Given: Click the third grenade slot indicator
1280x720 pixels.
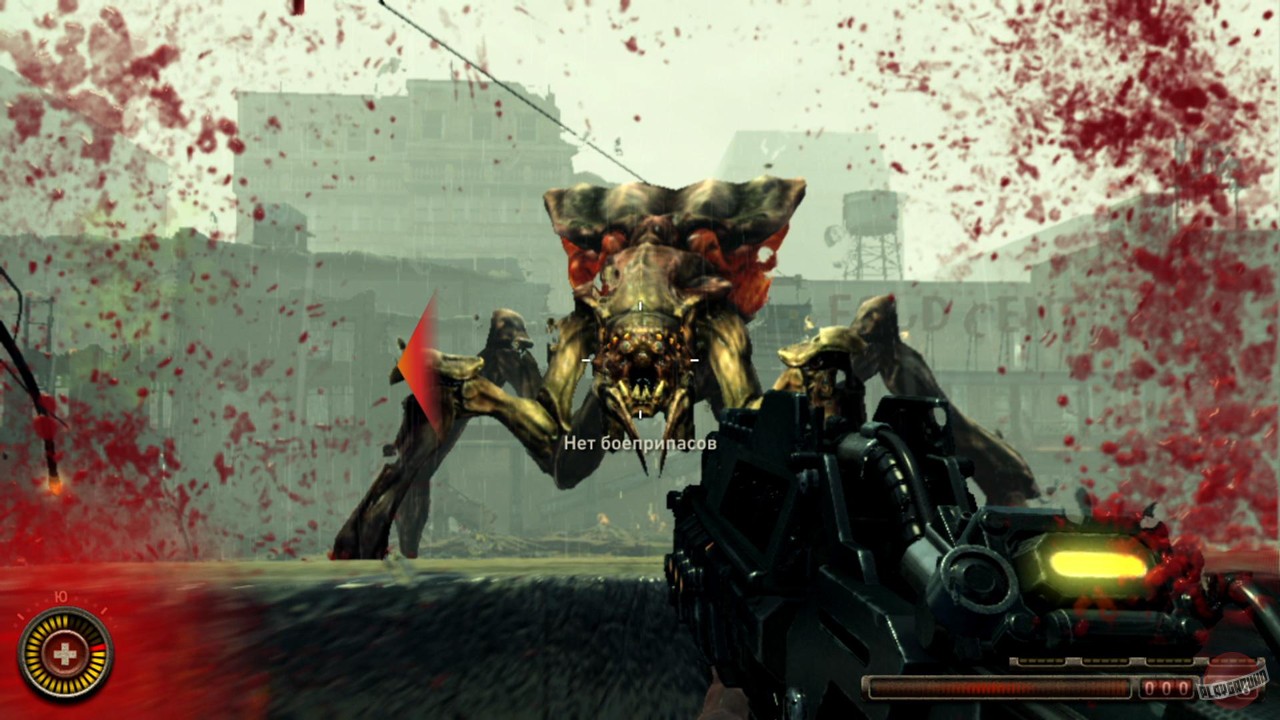Looking at the screenshot, I should [x=1172, y=660].
